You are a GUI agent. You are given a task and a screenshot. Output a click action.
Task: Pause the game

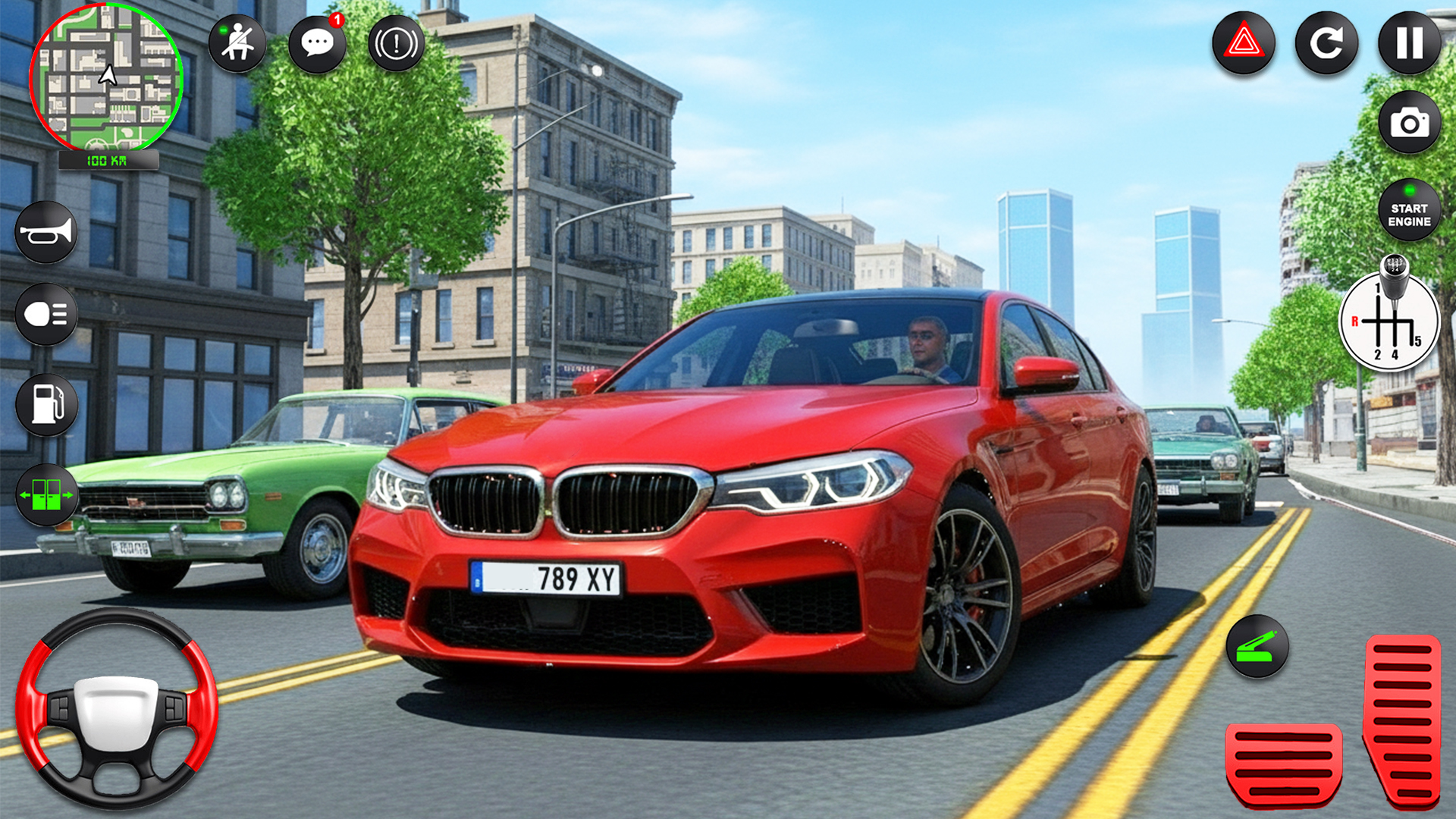(x=1409, y=43)
